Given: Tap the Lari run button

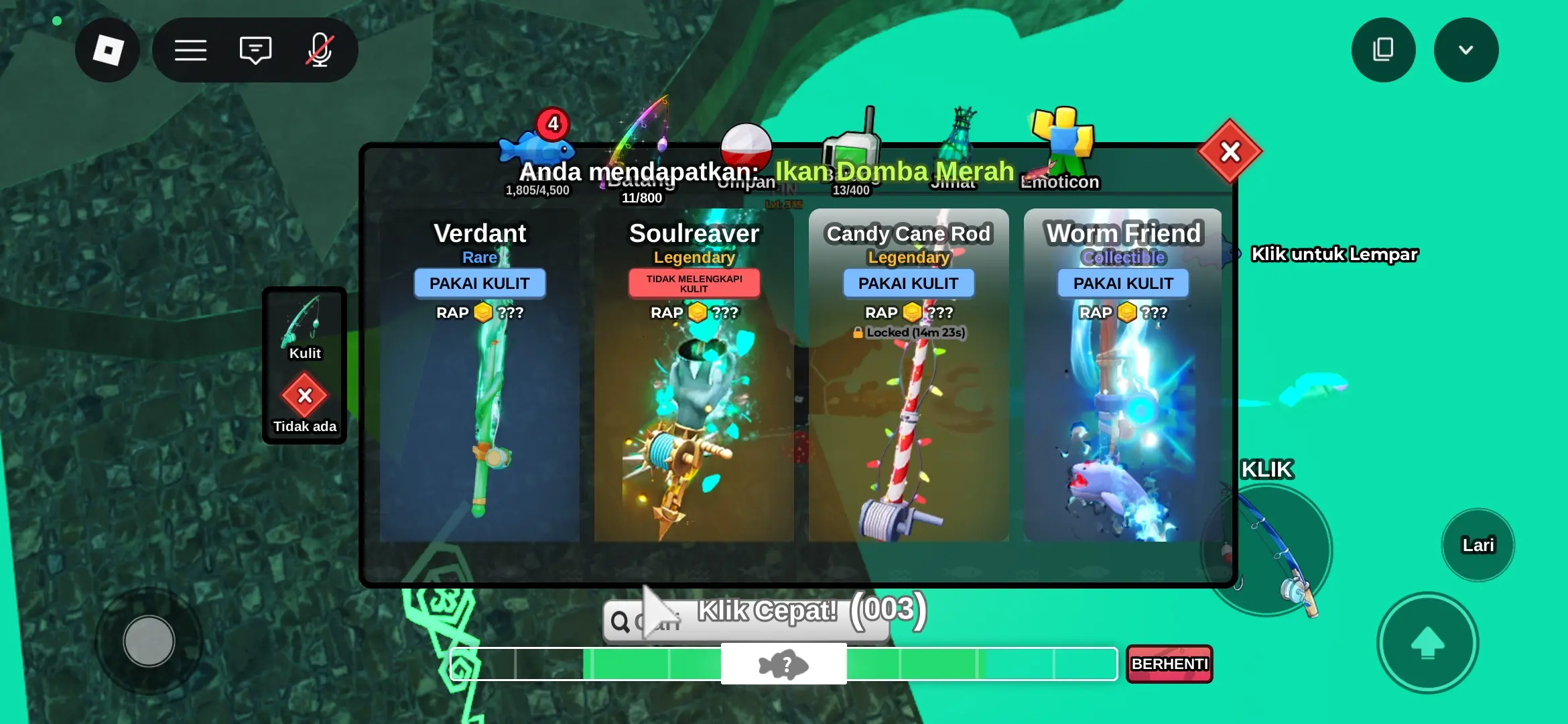Looking at the screenshot, I should tap(1478, 545).
